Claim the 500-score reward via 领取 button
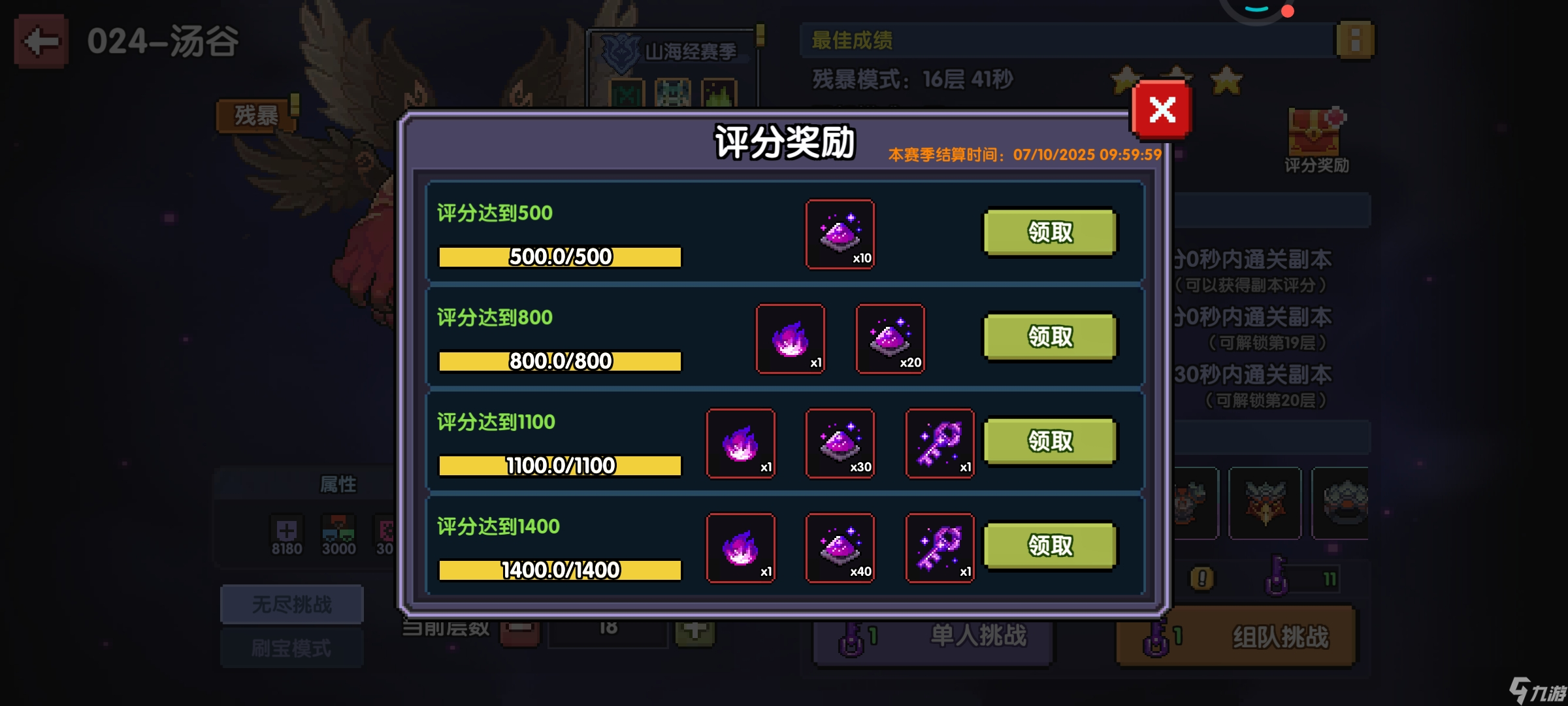This screenshot has height=706, width=1568. [1049, 233]
